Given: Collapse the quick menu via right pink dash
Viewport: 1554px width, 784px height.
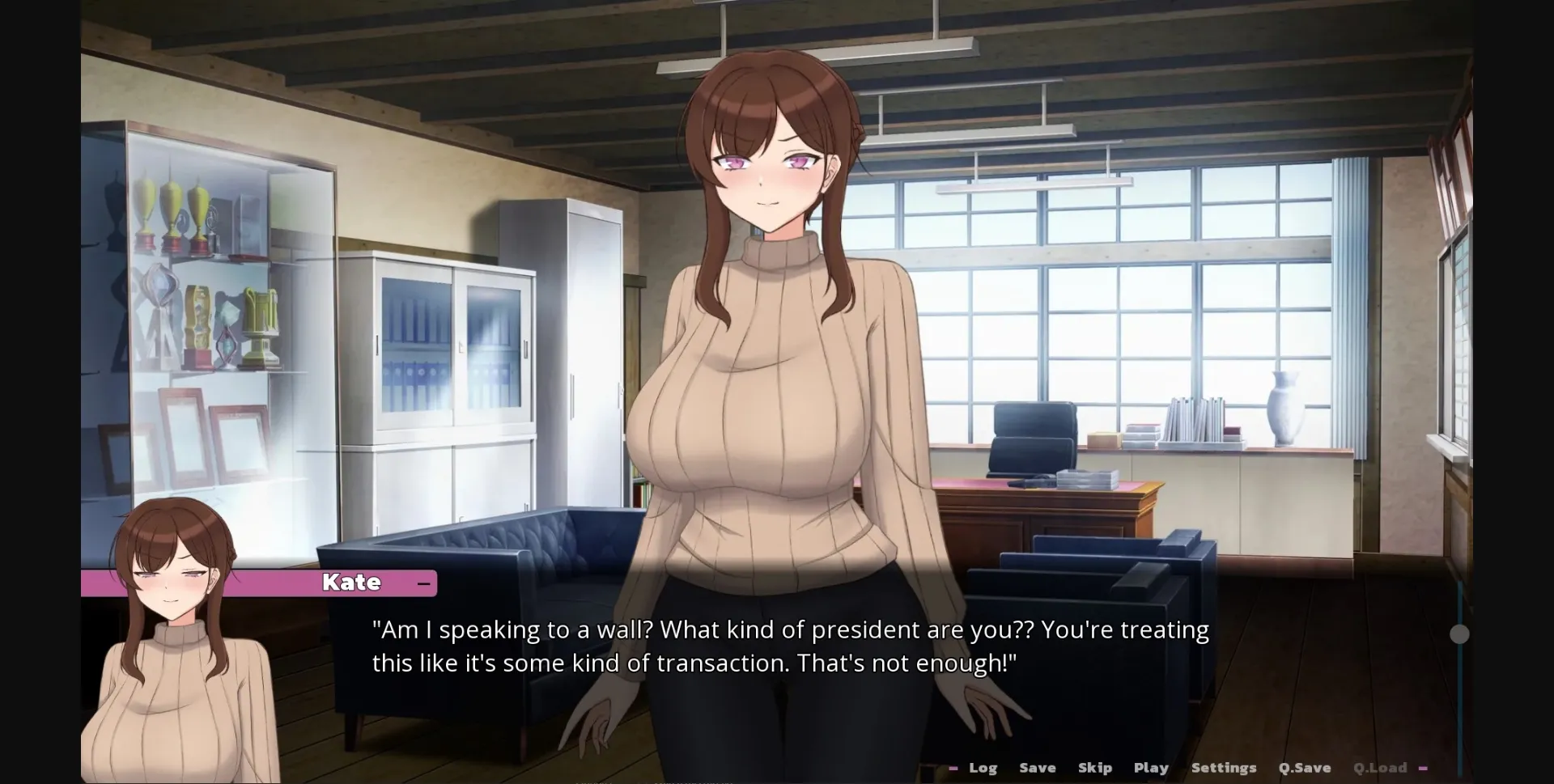Looking at the screenshot, I should 1423,768.
